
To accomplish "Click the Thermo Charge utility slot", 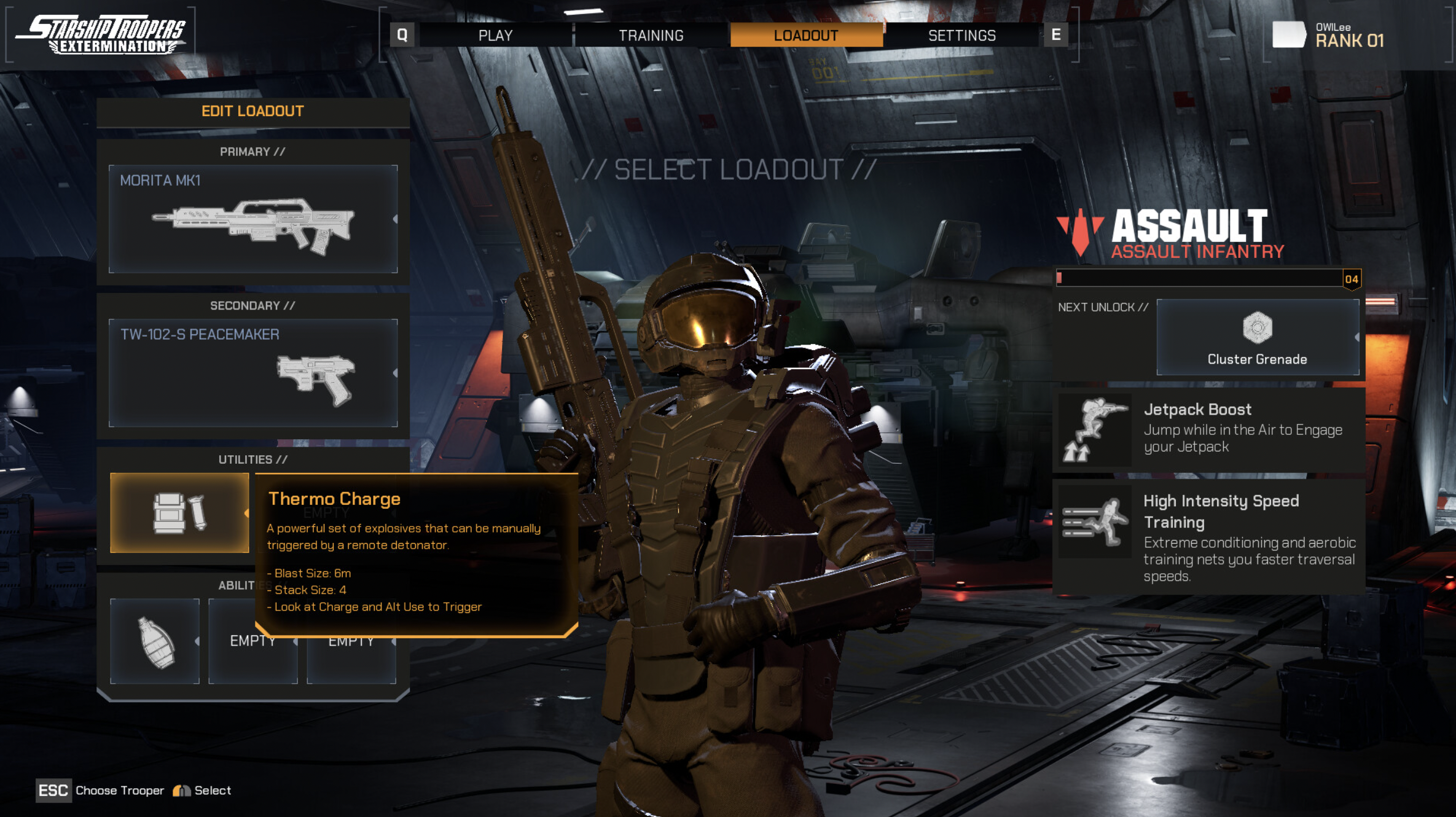I will (x=179, y=512).
